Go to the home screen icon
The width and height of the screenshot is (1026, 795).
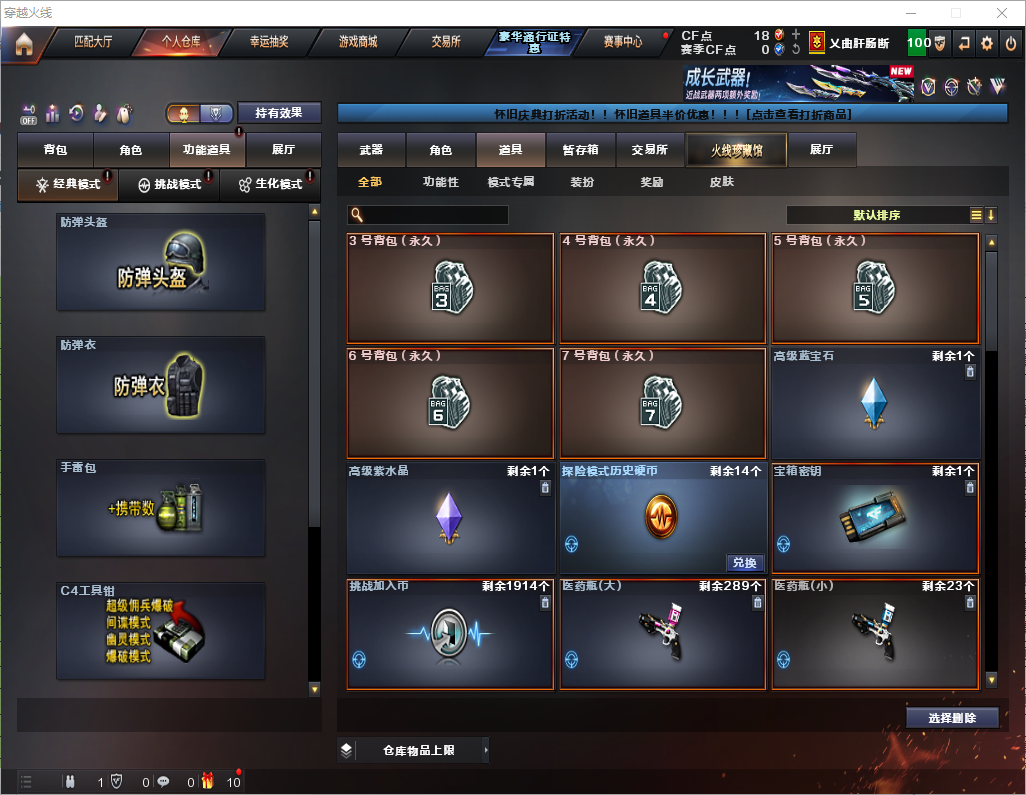(x=24, y=43)
